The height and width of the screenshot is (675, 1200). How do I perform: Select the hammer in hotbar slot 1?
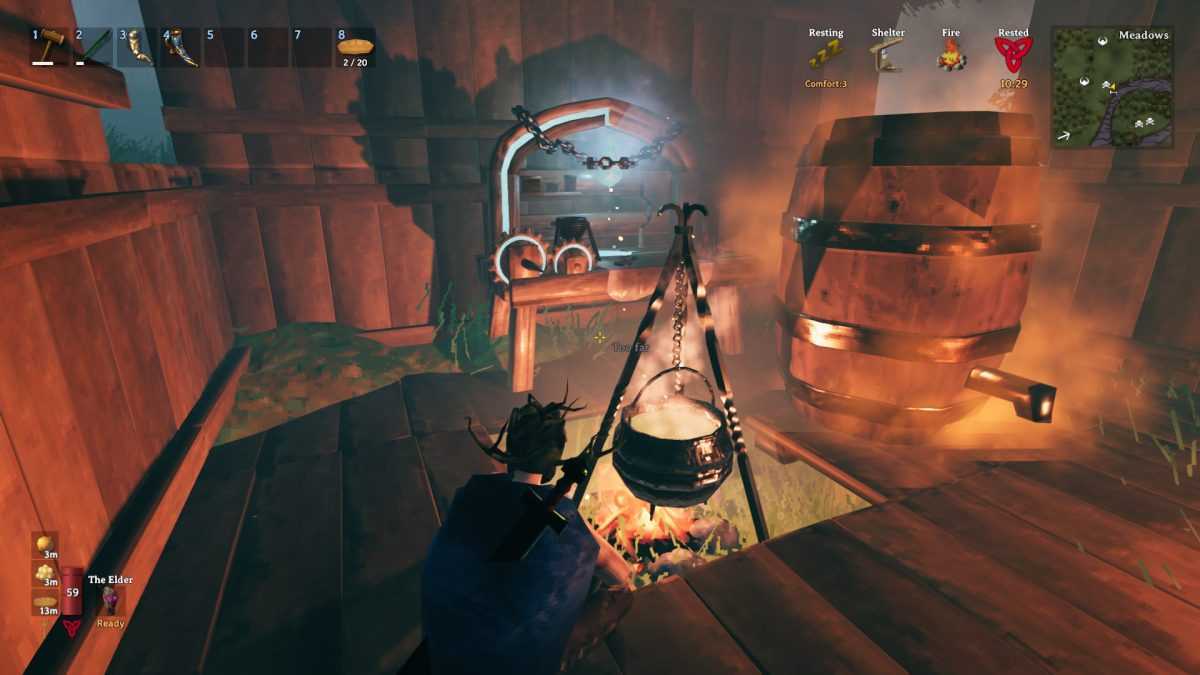point(50,47)
